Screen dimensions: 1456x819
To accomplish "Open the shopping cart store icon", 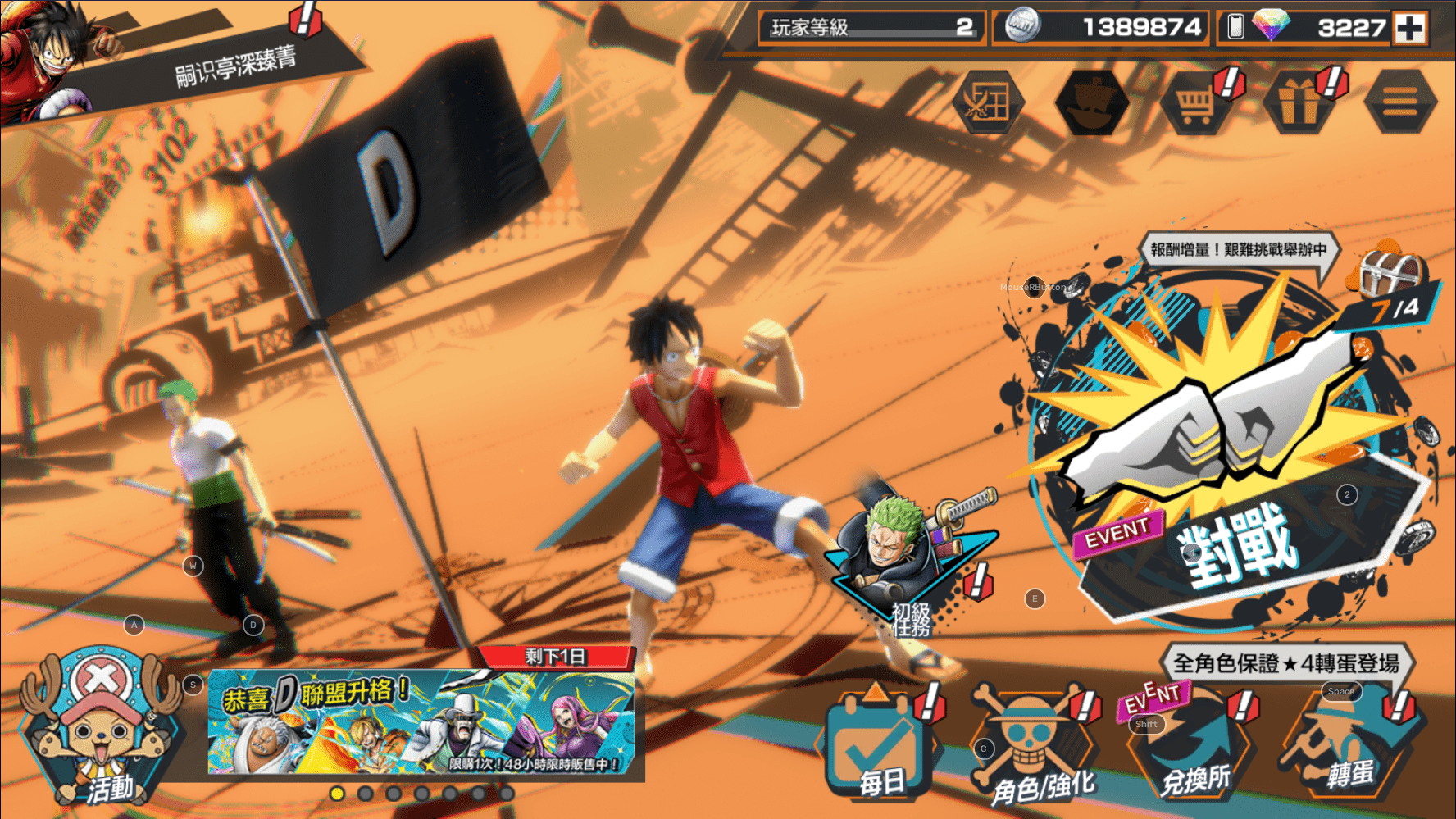I will tap(1195, 103).
